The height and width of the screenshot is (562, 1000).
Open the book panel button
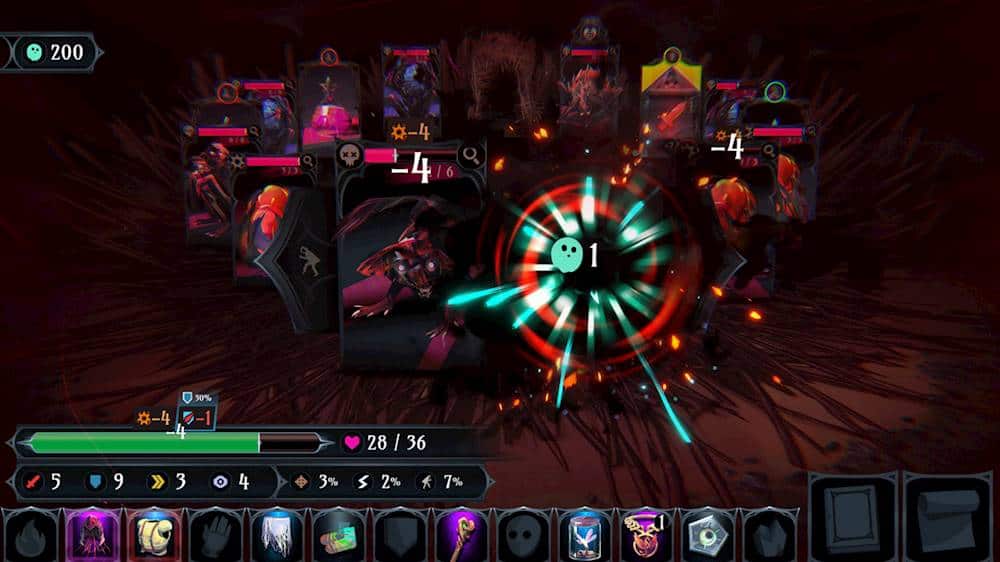coord(853,516)
